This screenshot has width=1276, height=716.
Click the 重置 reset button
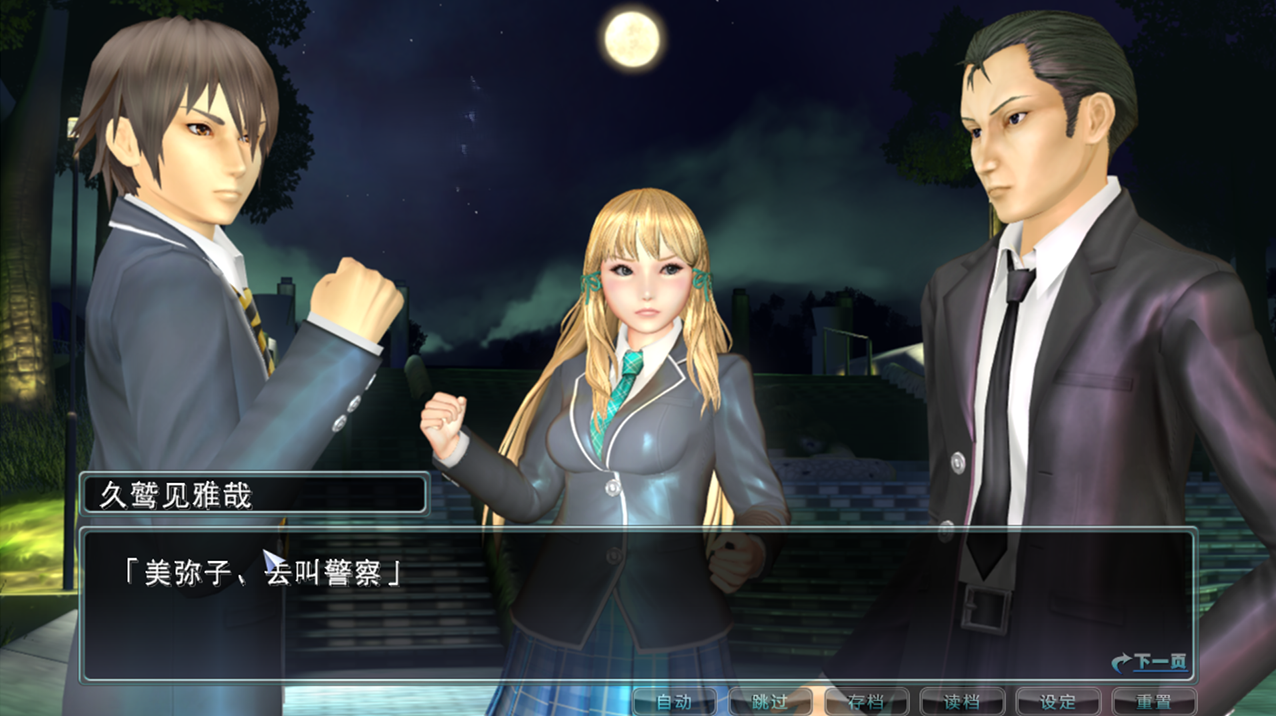pyautogui.click(x=1154, y=702)
